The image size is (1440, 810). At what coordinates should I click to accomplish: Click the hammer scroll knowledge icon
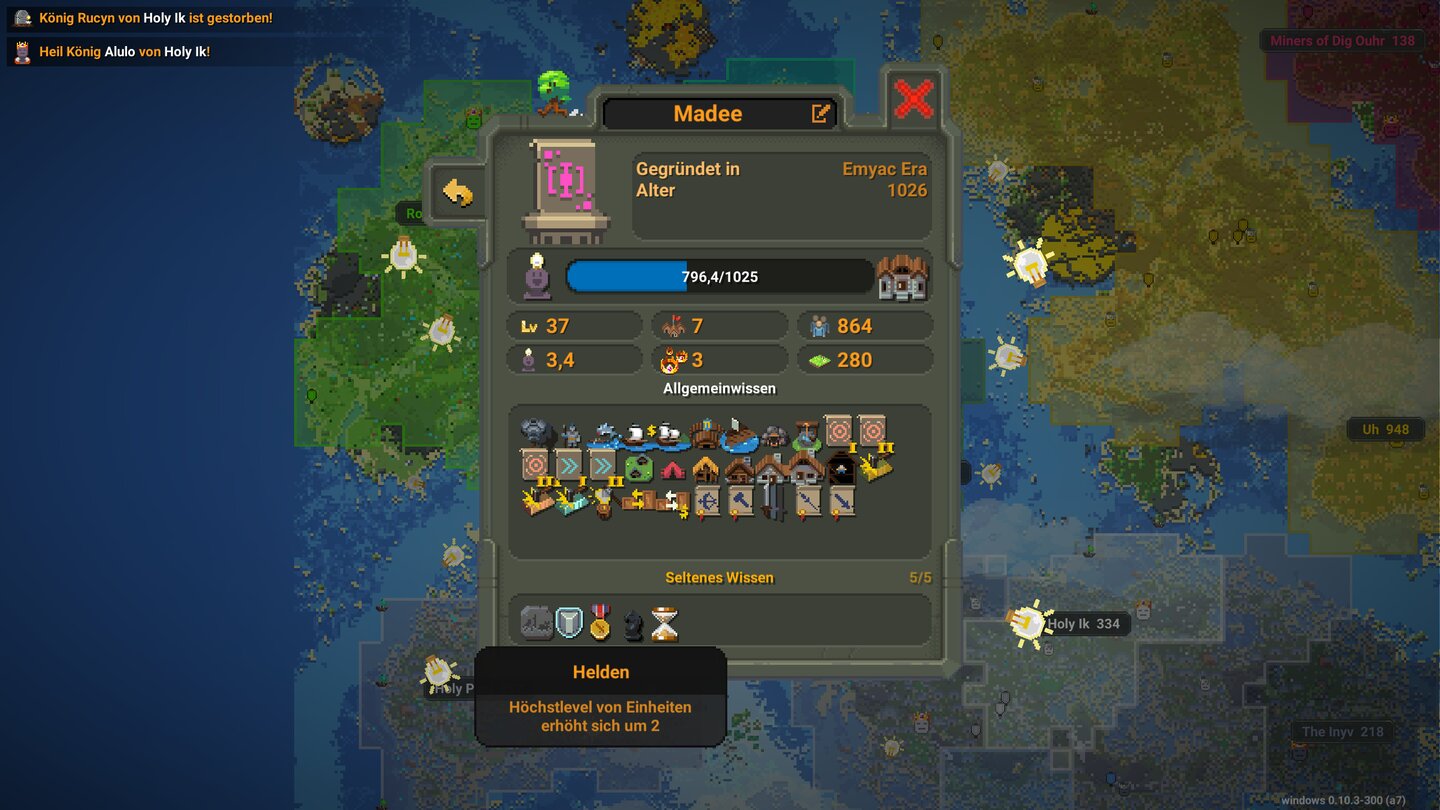coord(742,499)
